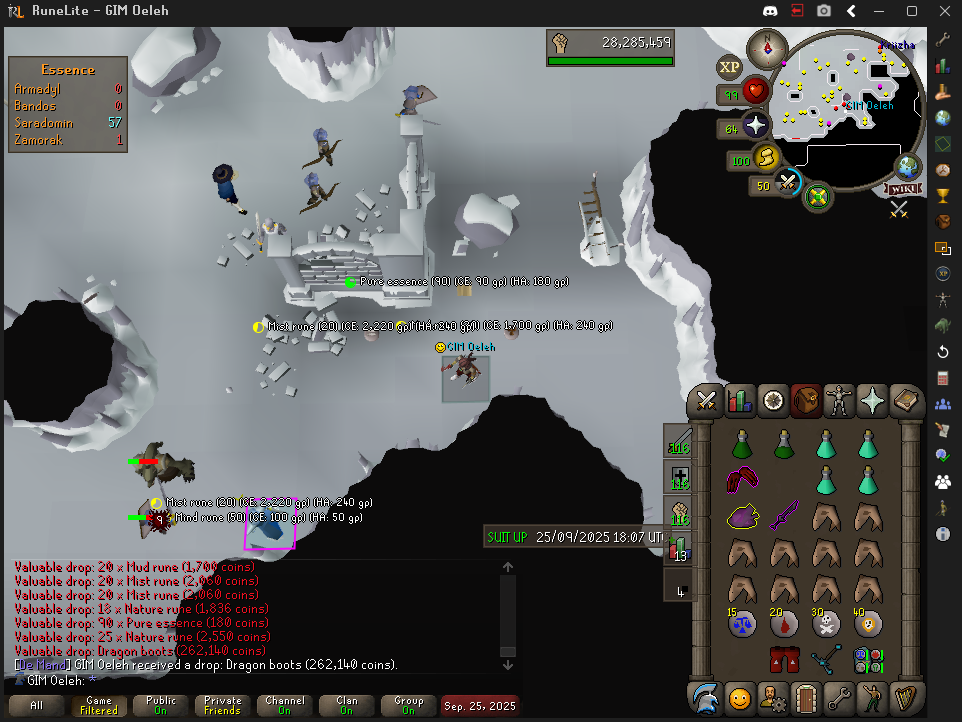Screen dimensions: 962x722
Task: Open the world map globe
Action: pyautogui.click(x=908, y=166)
